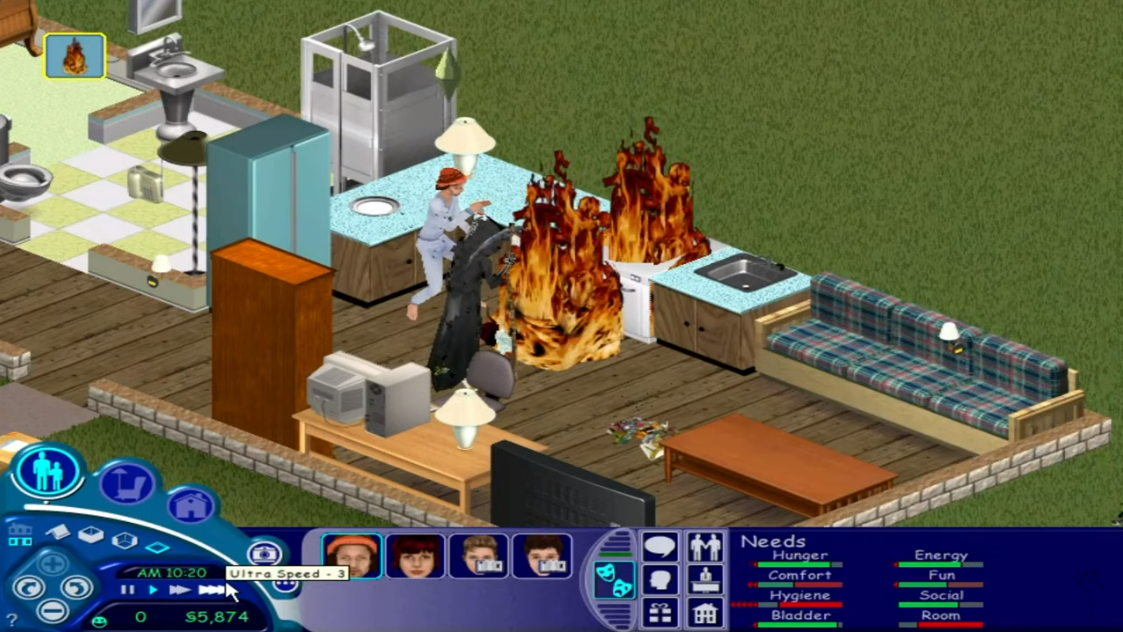Select the Sim wearing the orange hat
This screenshot has height=632, width=1123.
(x=351, y=556)
